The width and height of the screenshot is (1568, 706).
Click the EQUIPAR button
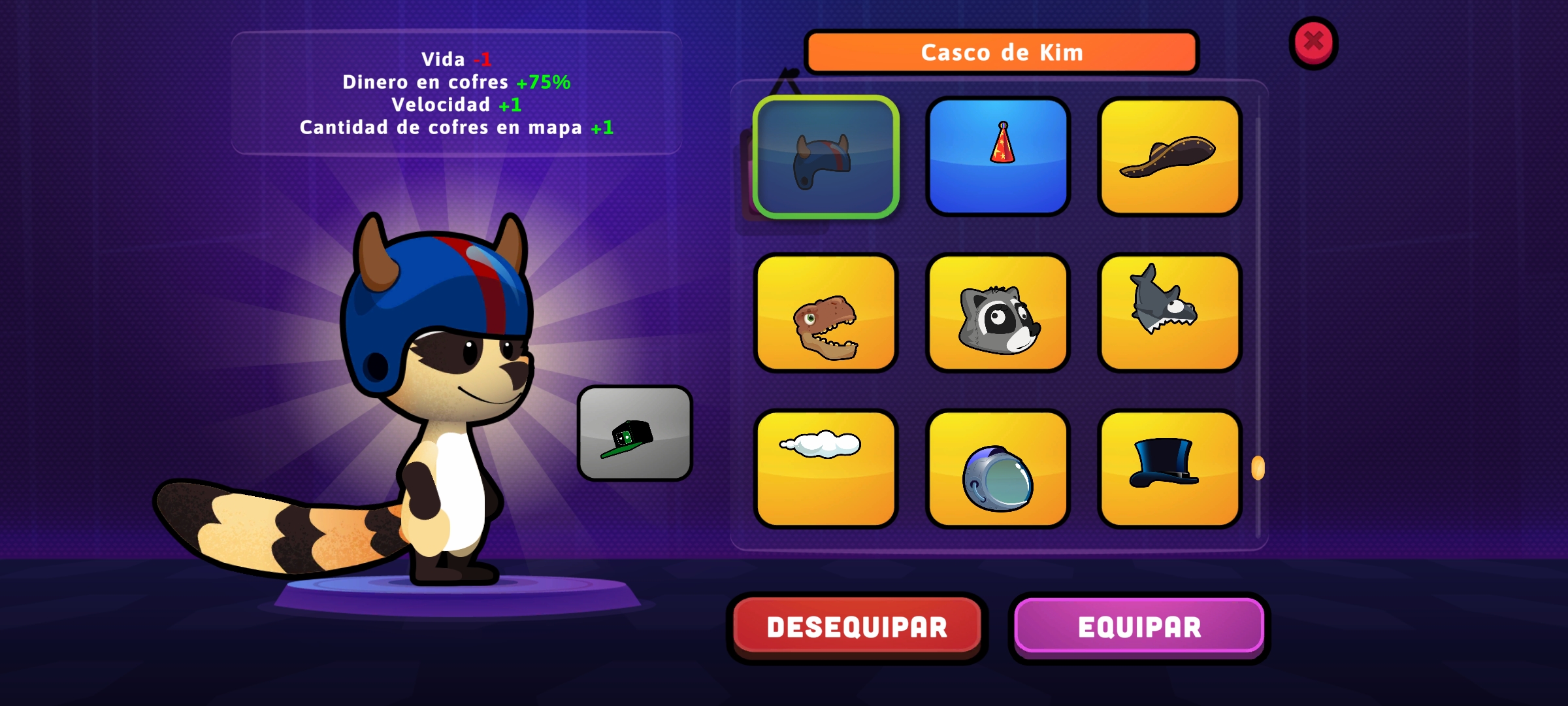tap(1139, 627)
